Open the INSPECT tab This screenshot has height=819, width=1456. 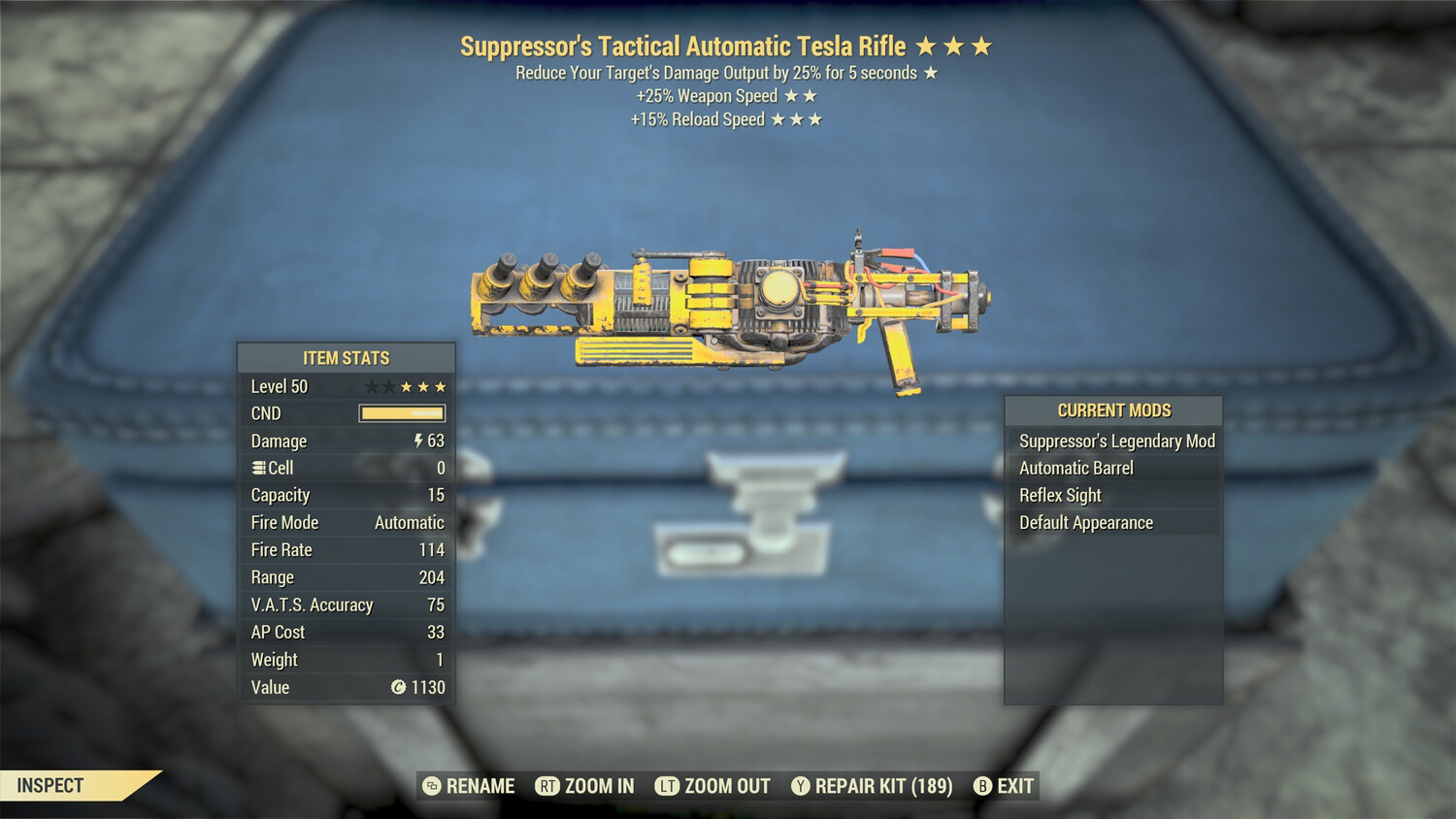pyautogui.click(x=50, y=785)
